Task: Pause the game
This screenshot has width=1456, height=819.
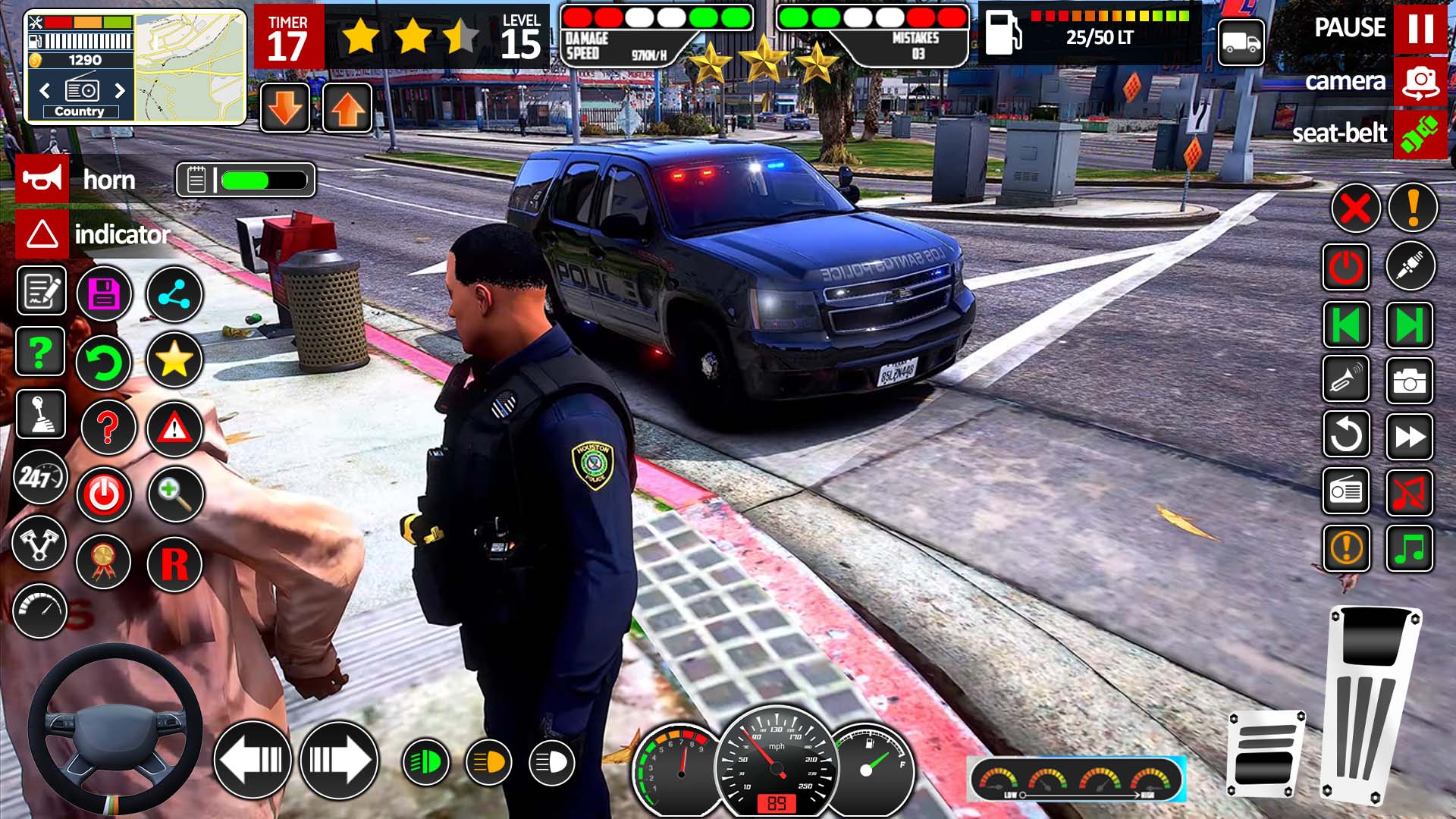Action: click(1420, 29)
